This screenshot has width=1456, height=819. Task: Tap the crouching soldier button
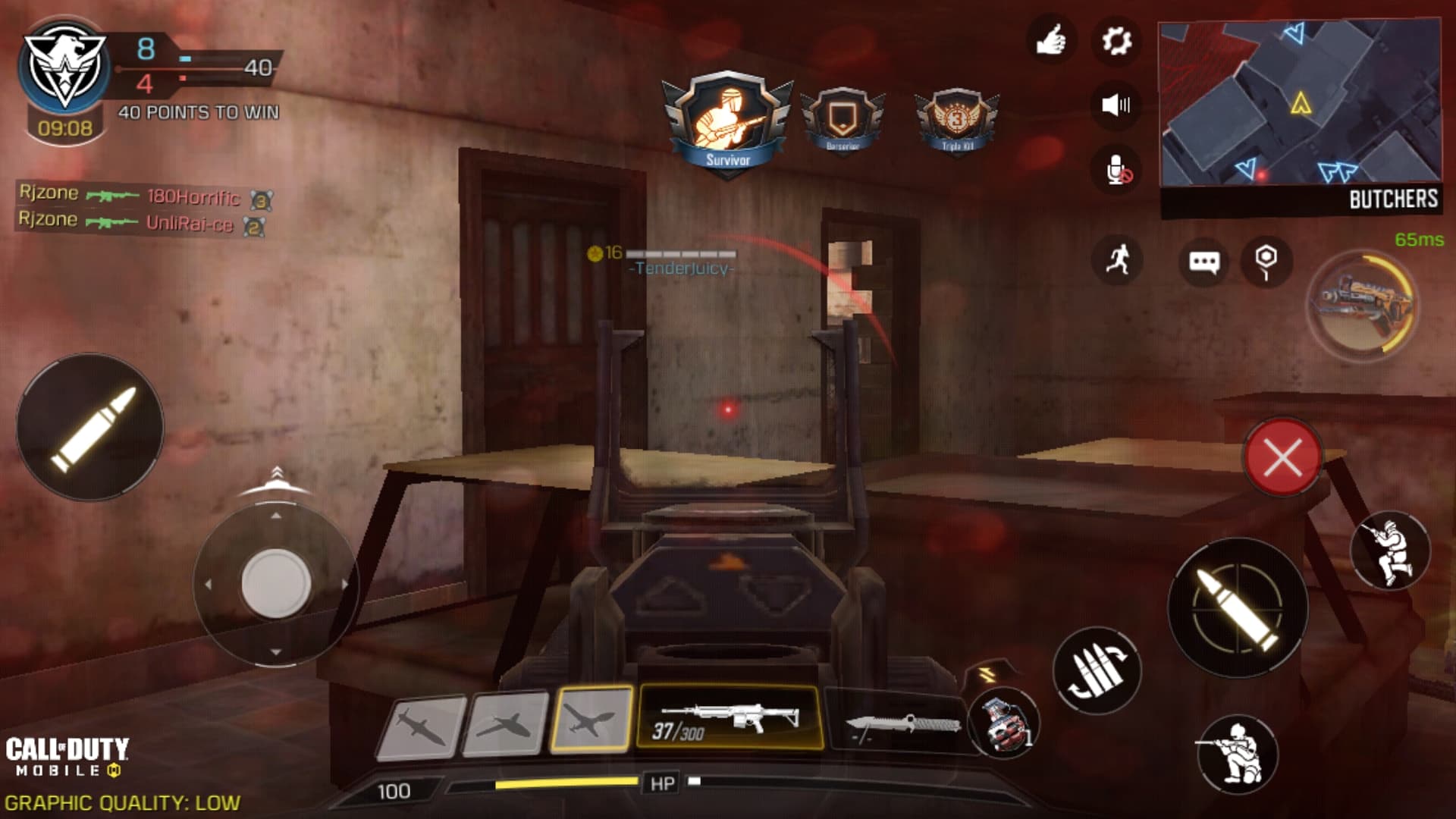1236,753
